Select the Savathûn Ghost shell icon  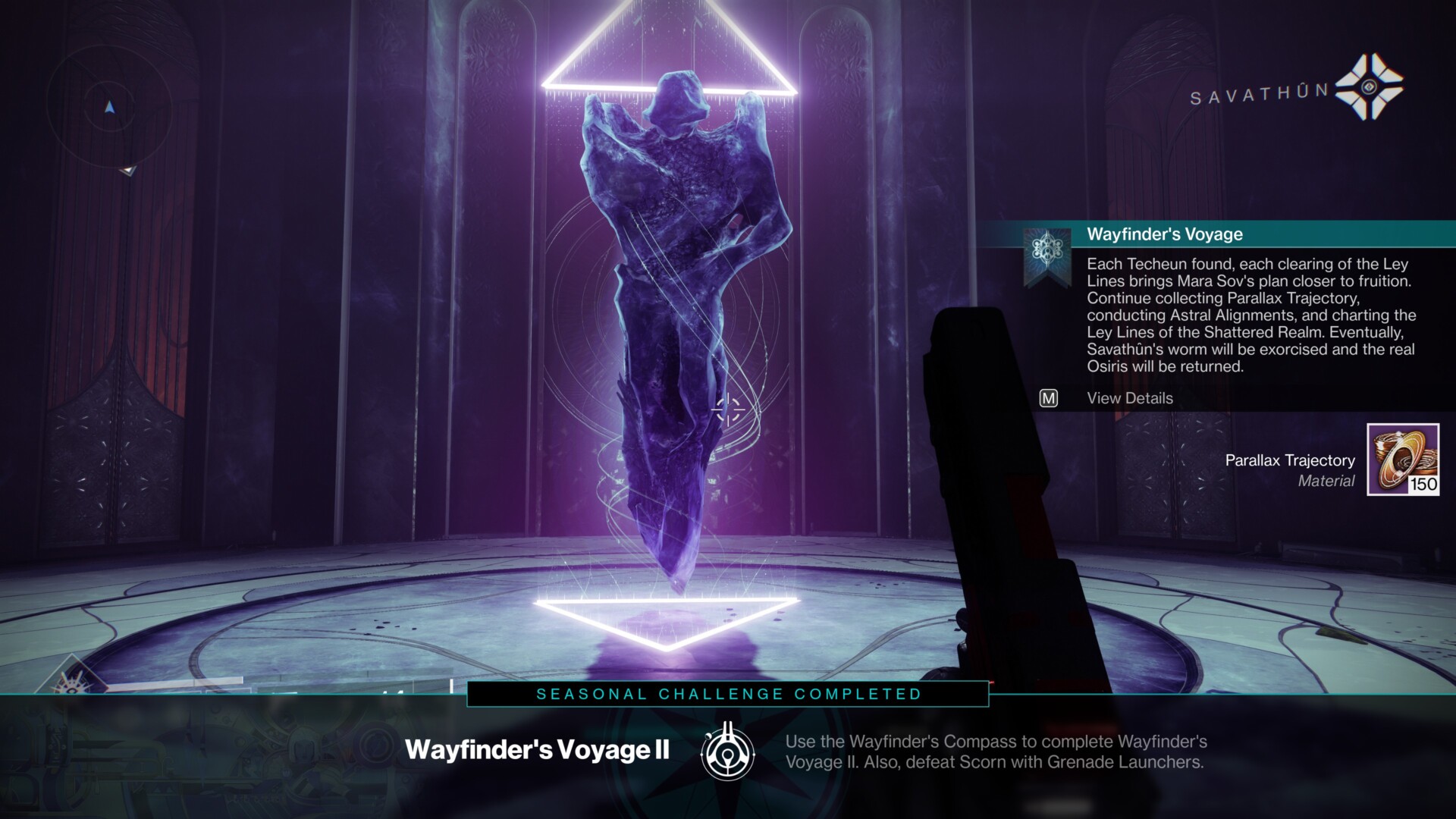click(1368, 87)
